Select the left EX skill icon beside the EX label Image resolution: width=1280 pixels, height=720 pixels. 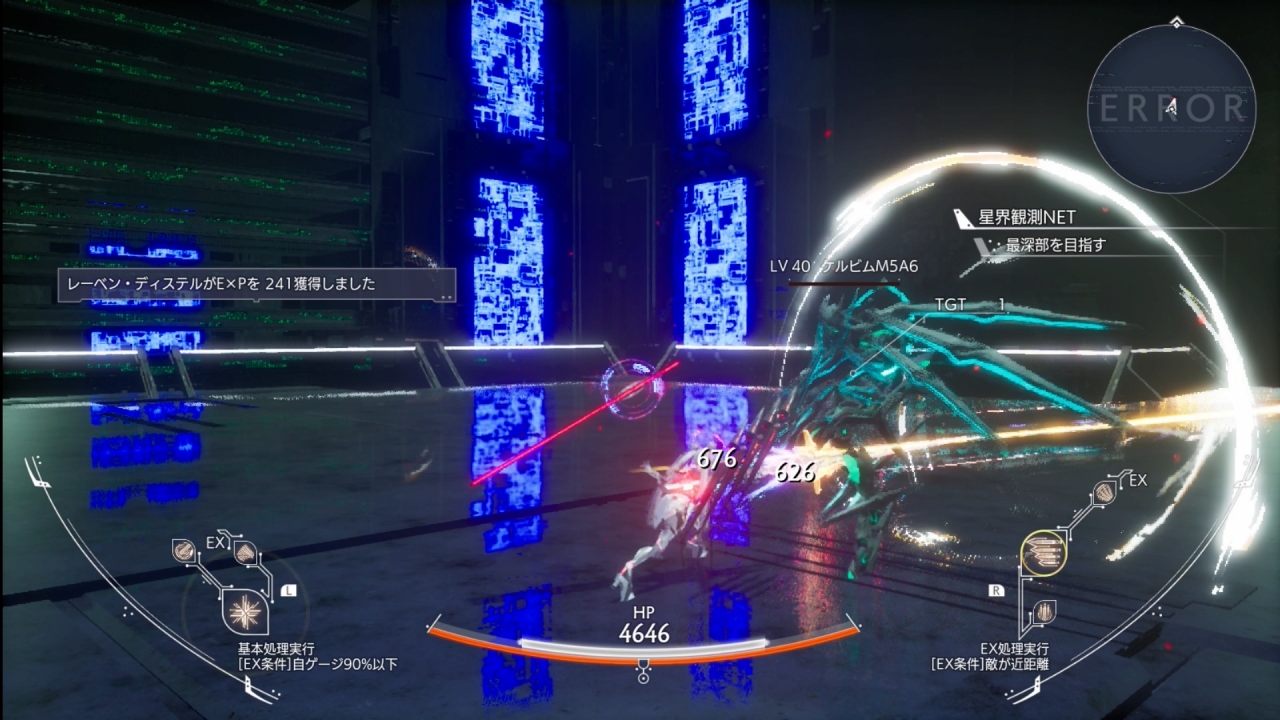click(x=245, y=552)
